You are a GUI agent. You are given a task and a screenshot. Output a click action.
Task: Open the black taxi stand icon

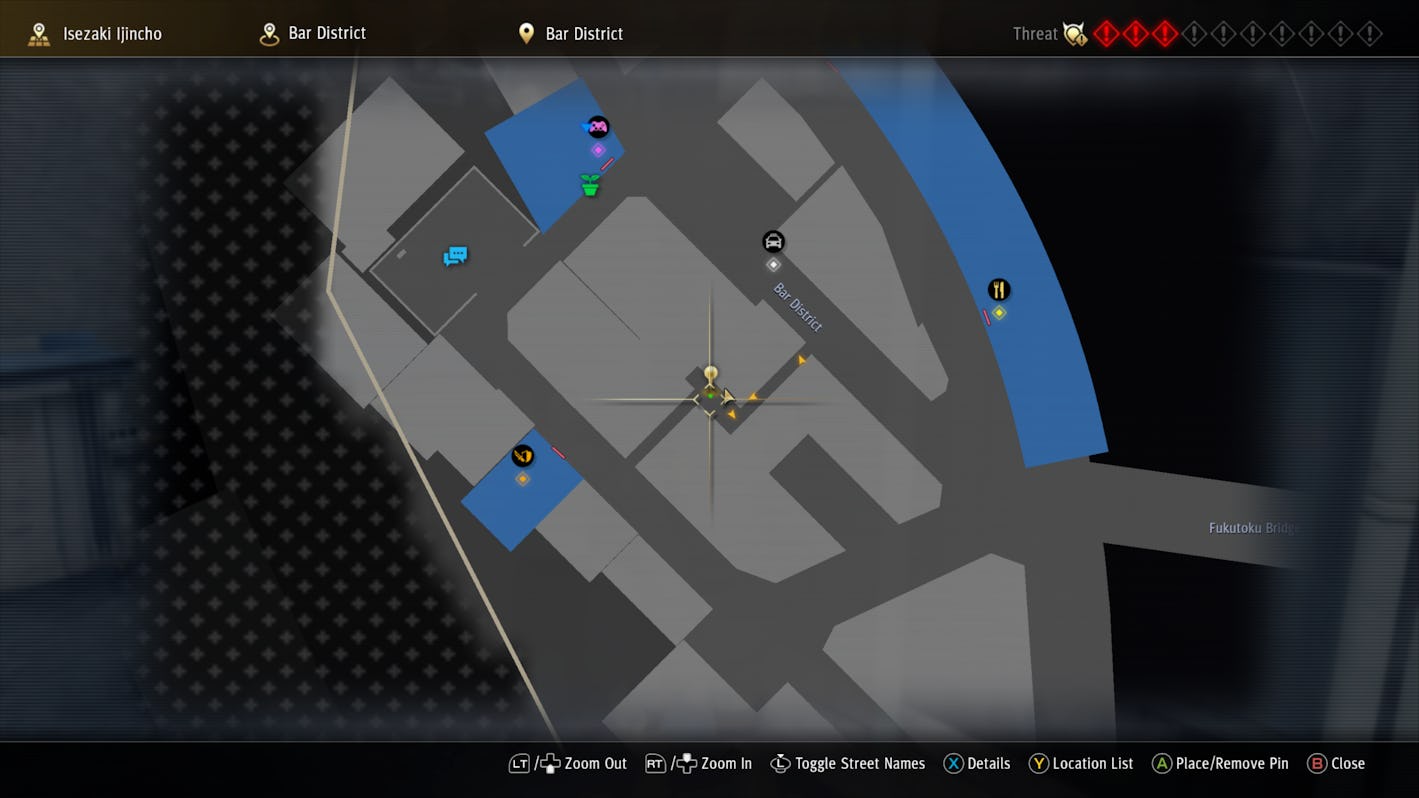[773, 241]
